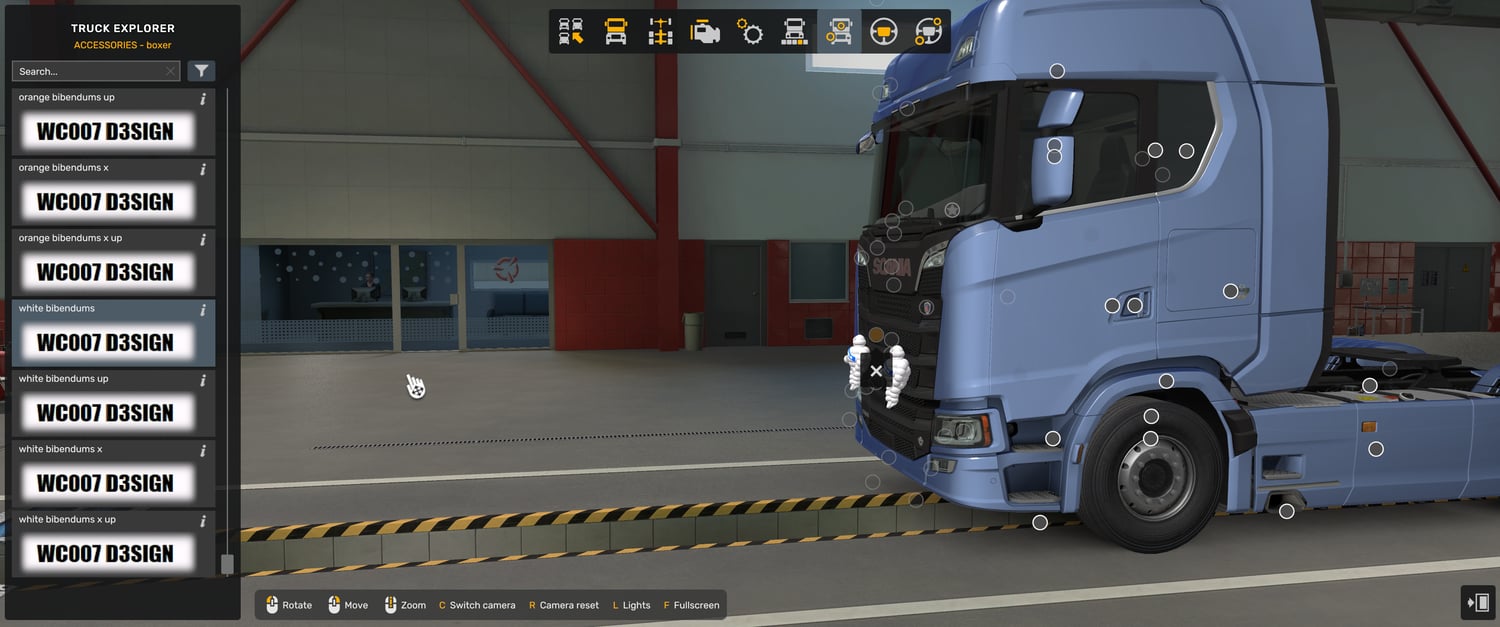Choose the "white bibendums up" accessory

coord(104,413)
